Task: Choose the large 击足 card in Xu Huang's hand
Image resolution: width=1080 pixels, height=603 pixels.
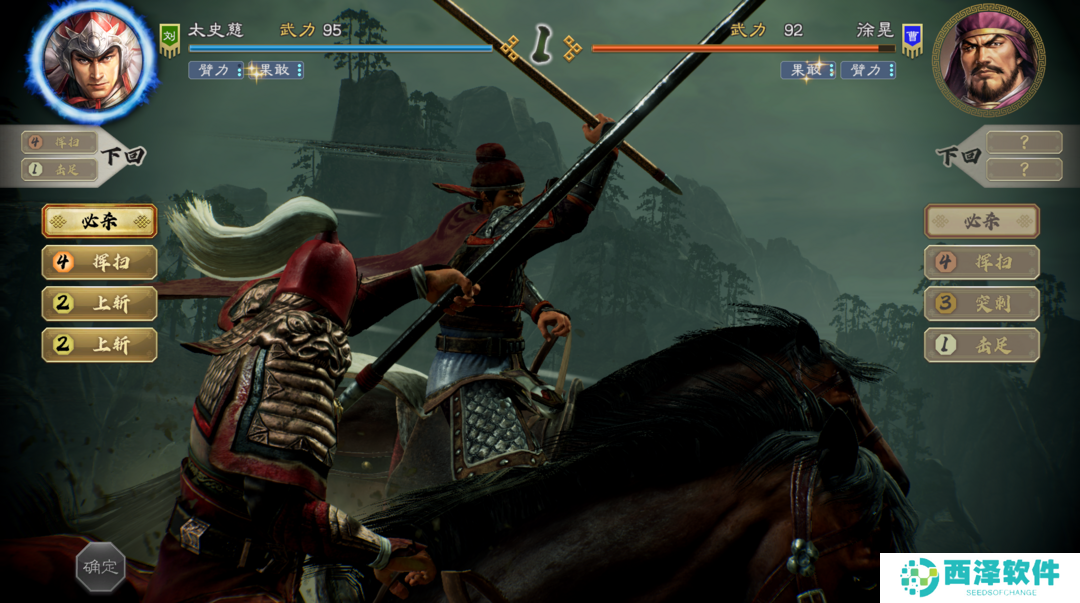Action: tap(981, 346)
